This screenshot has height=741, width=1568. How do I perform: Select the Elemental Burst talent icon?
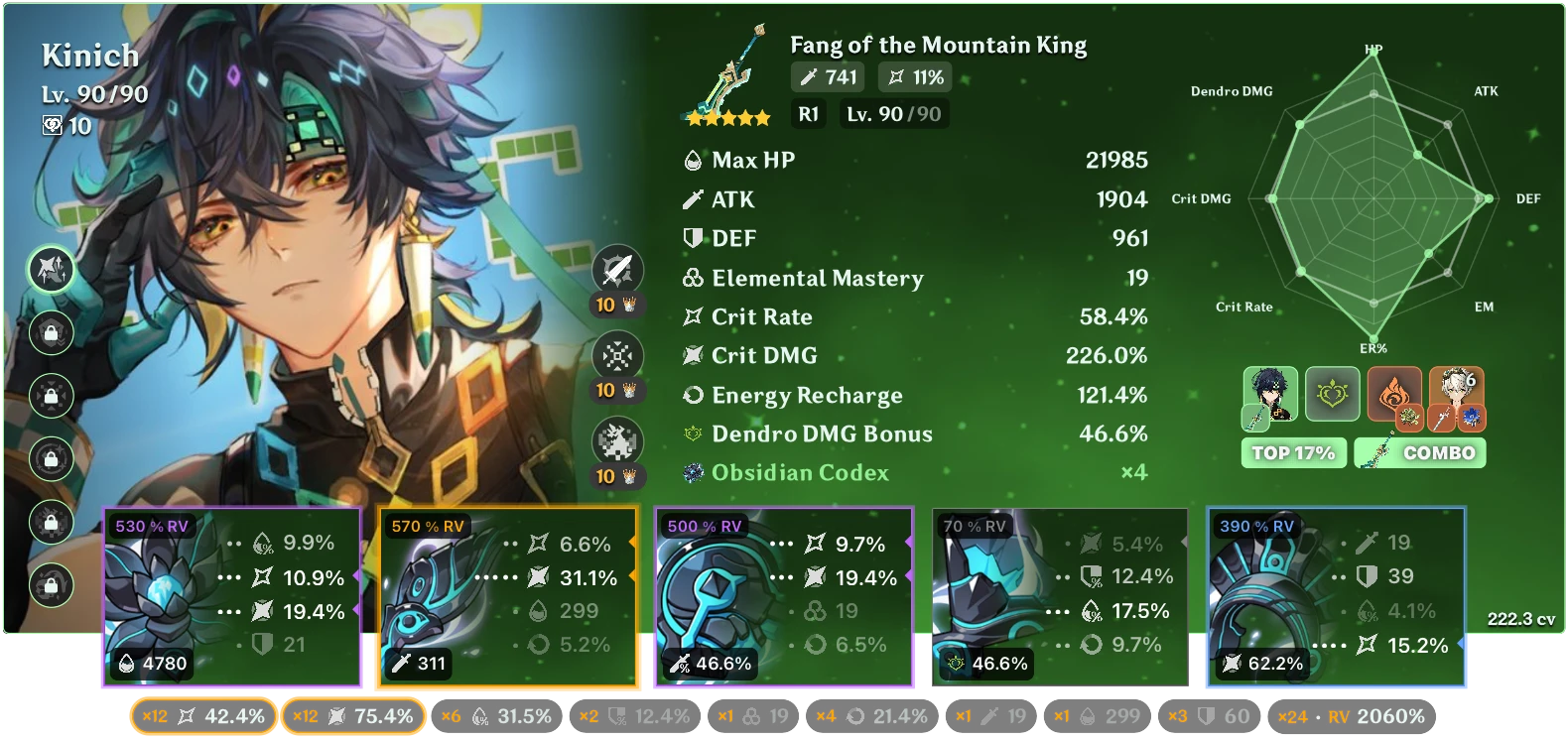(x=615, y=440)
